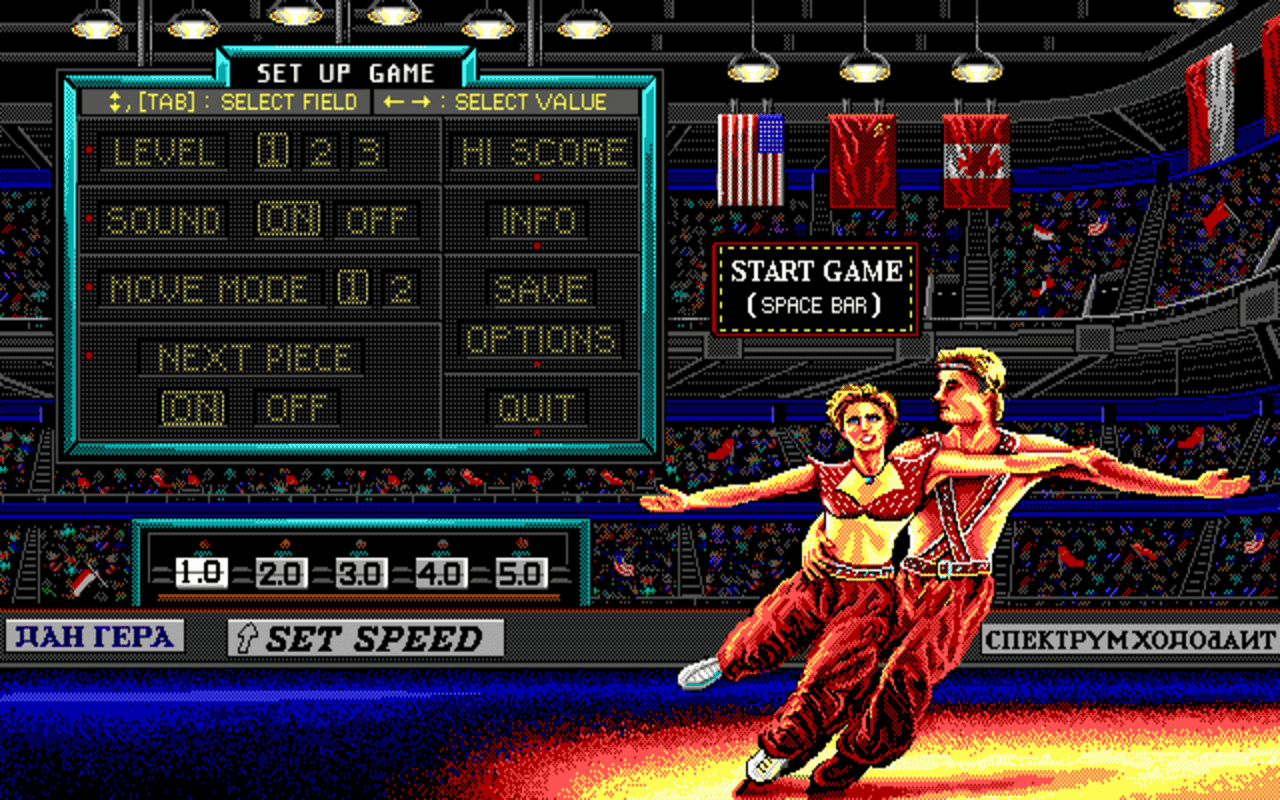This screenshot has height=800, width=1280.
Task: Click the START GAME (SPACE BAR) panel
Action: point(815,287)
